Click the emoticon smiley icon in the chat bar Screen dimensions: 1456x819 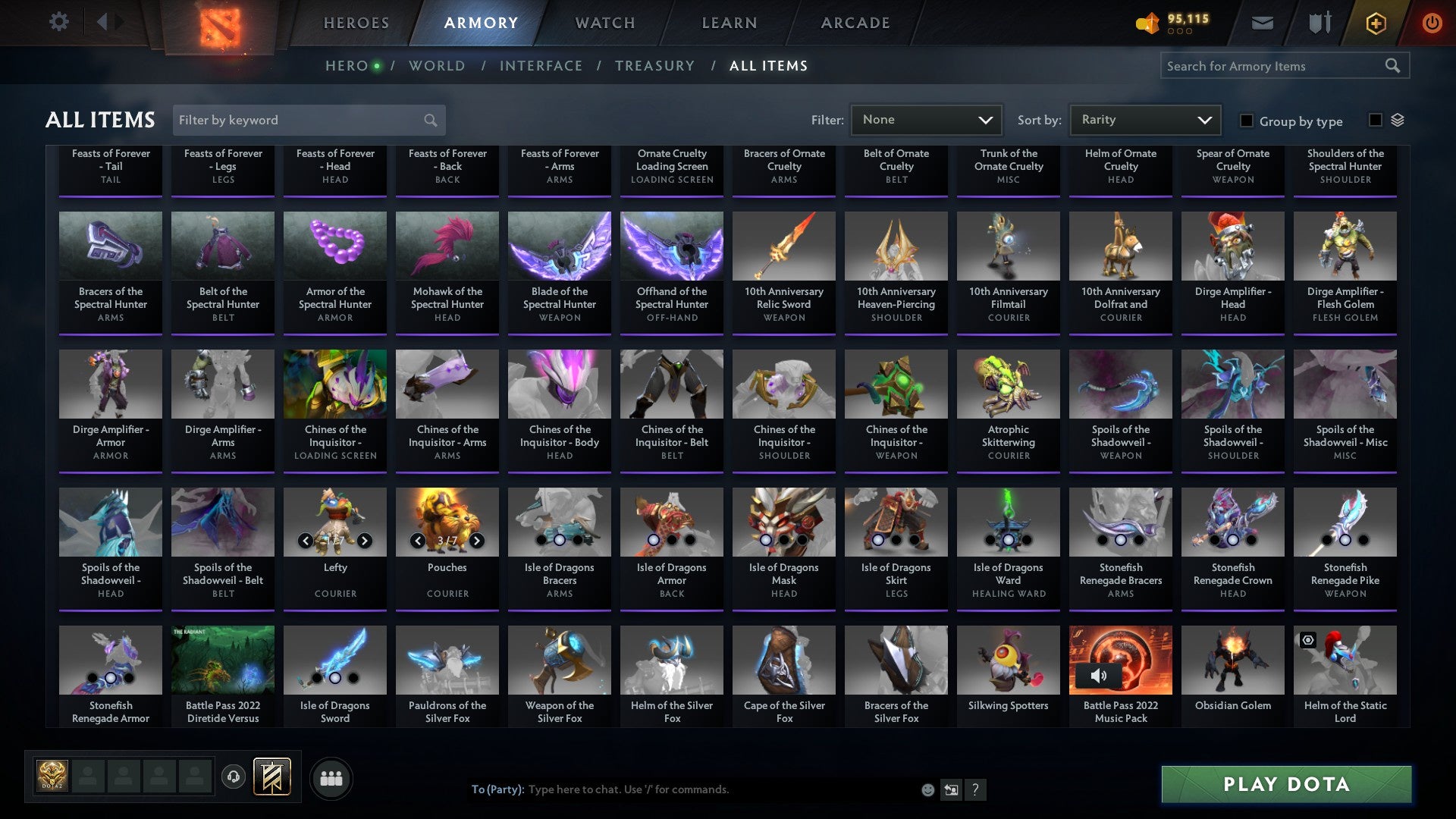[x=927, y=789]
